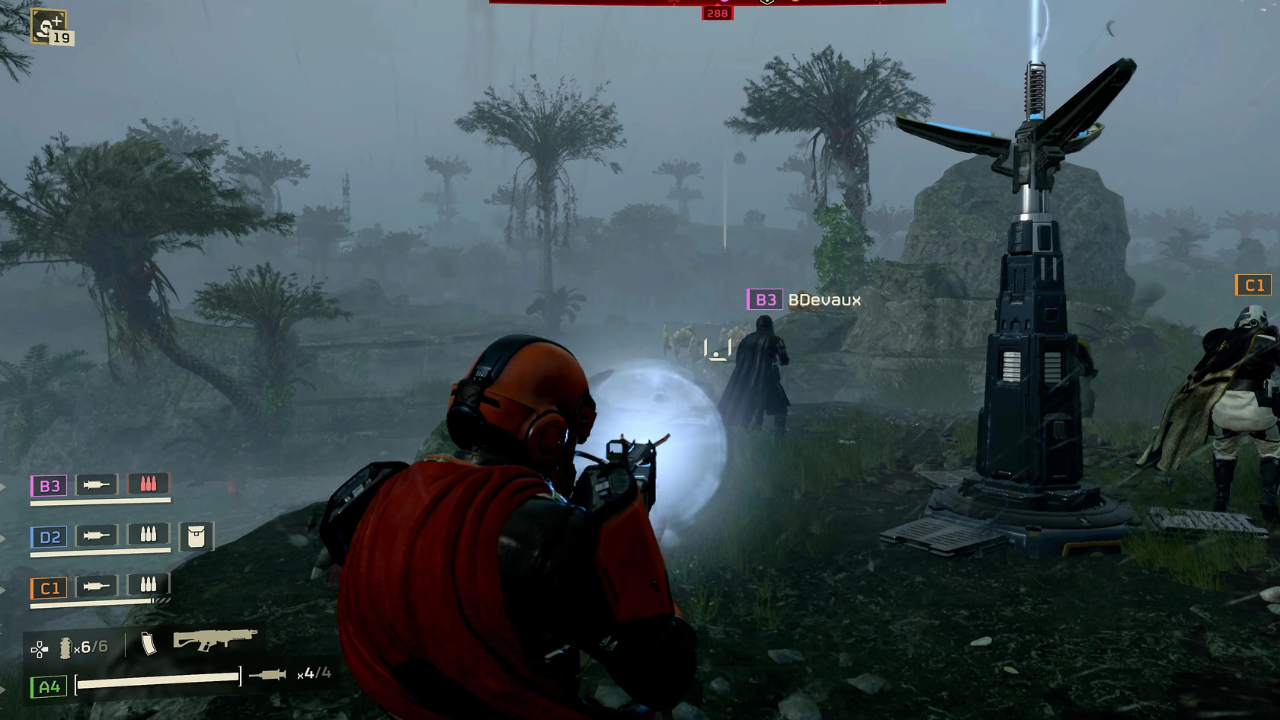The width and height of the screenshot is (1280, 720).
Task: Select B3's red low-ammo bullets icon
Action: coord(148,484)
